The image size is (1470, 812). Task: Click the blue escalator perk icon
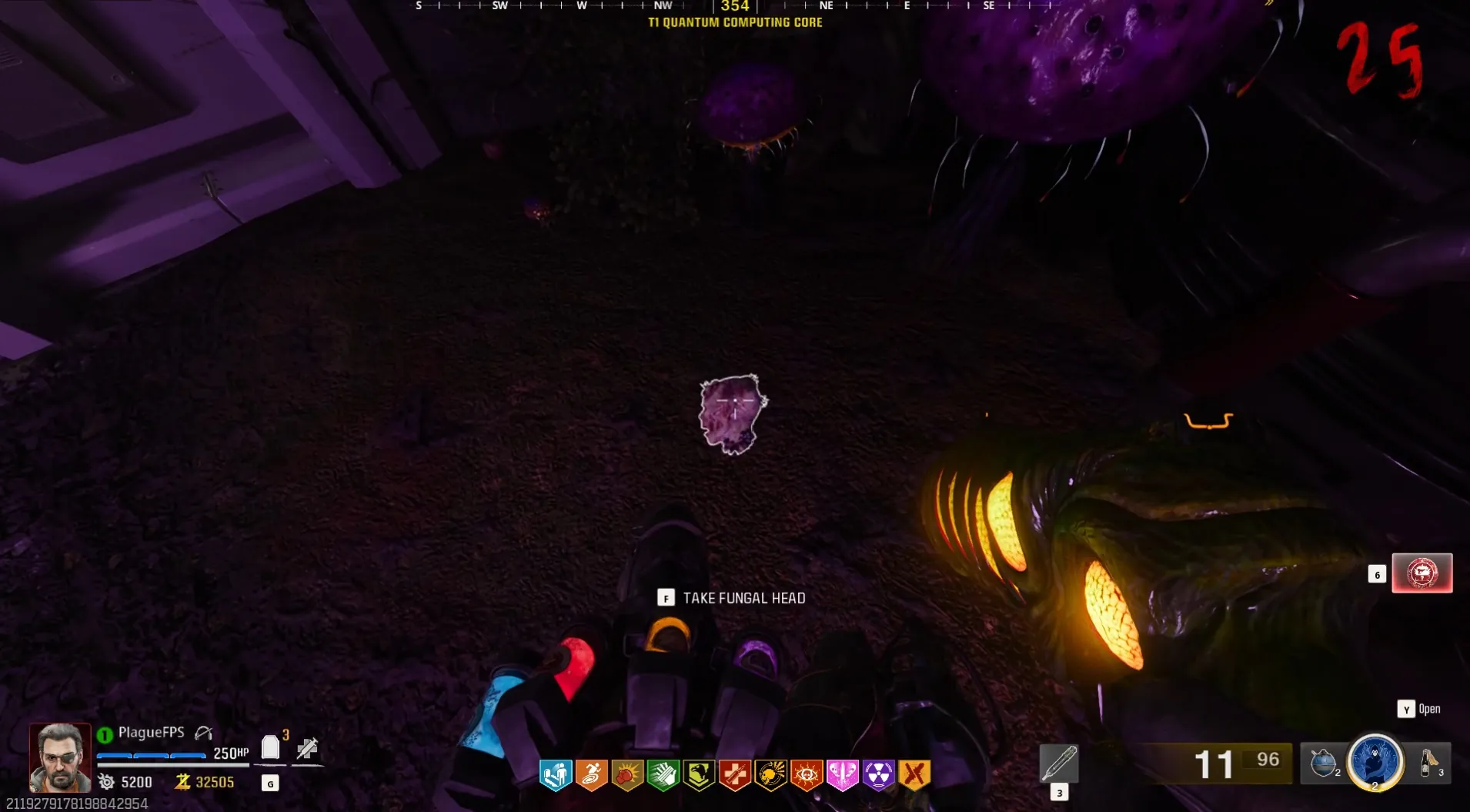point(555,774)
